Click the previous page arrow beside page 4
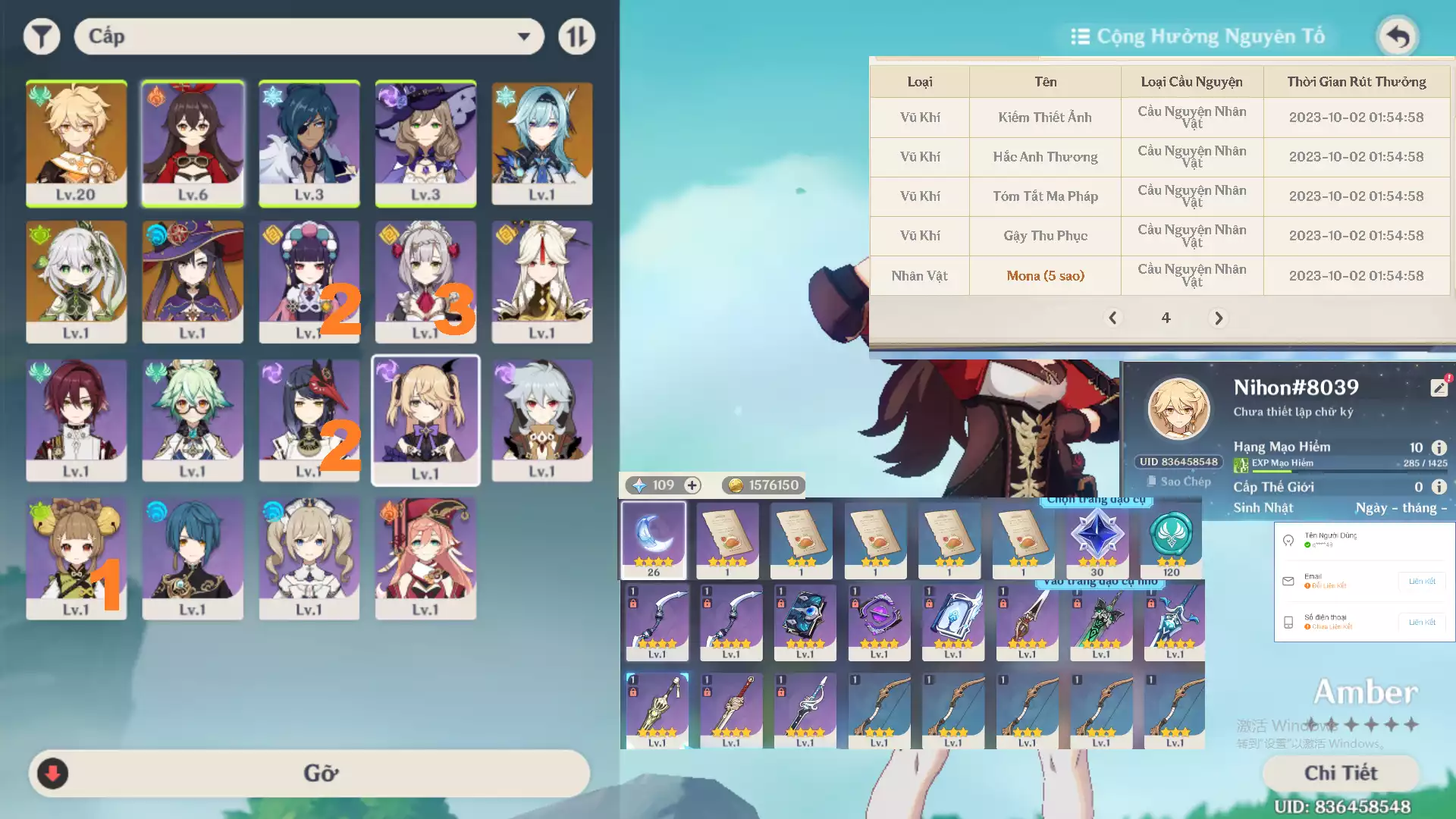The height and width of the screenshot is (819, 1456). coord(1113,318)
